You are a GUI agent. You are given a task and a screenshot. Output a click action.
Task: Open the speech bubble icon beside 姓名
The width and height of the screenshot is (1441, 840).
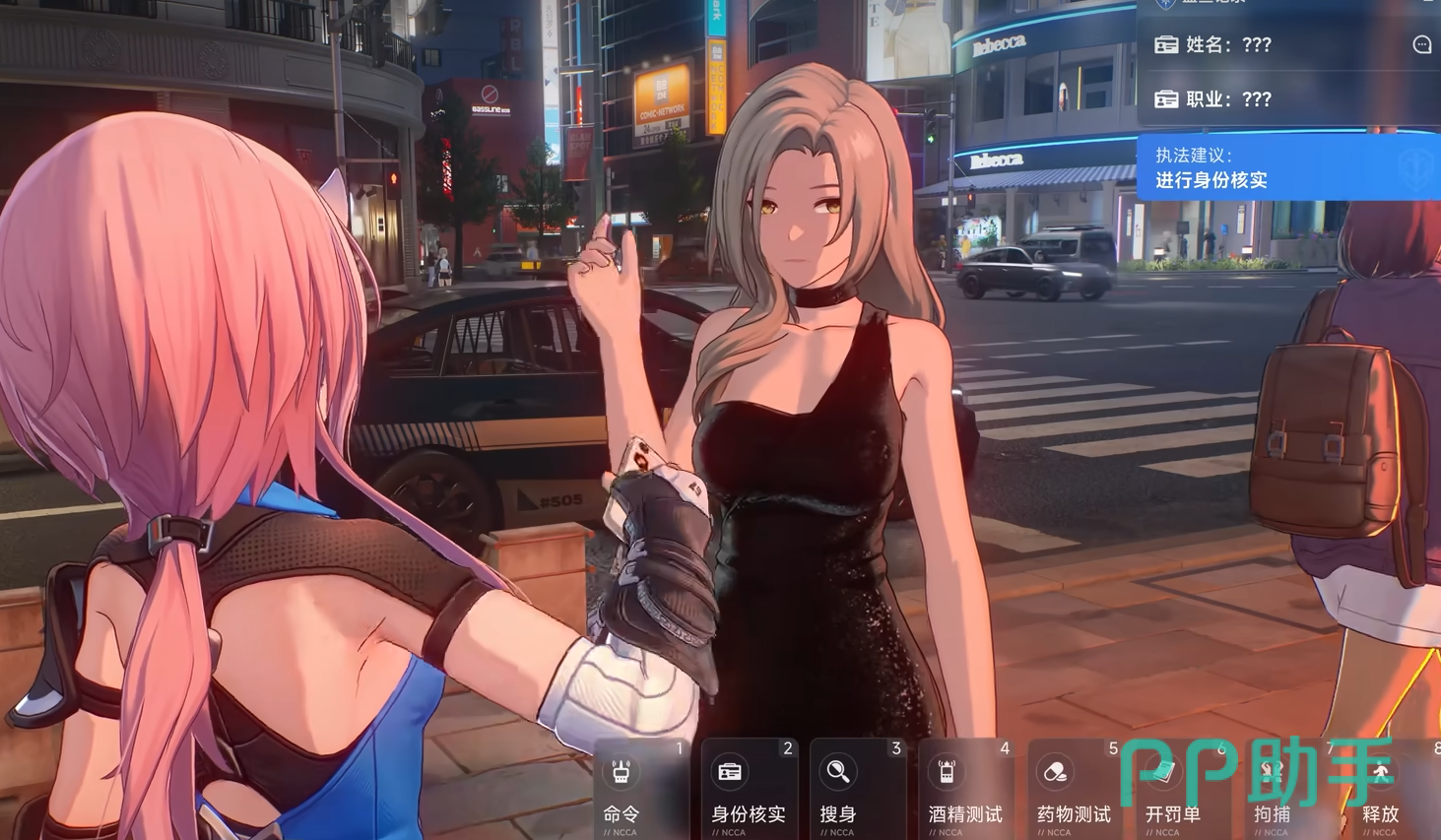coord(1421,44)
